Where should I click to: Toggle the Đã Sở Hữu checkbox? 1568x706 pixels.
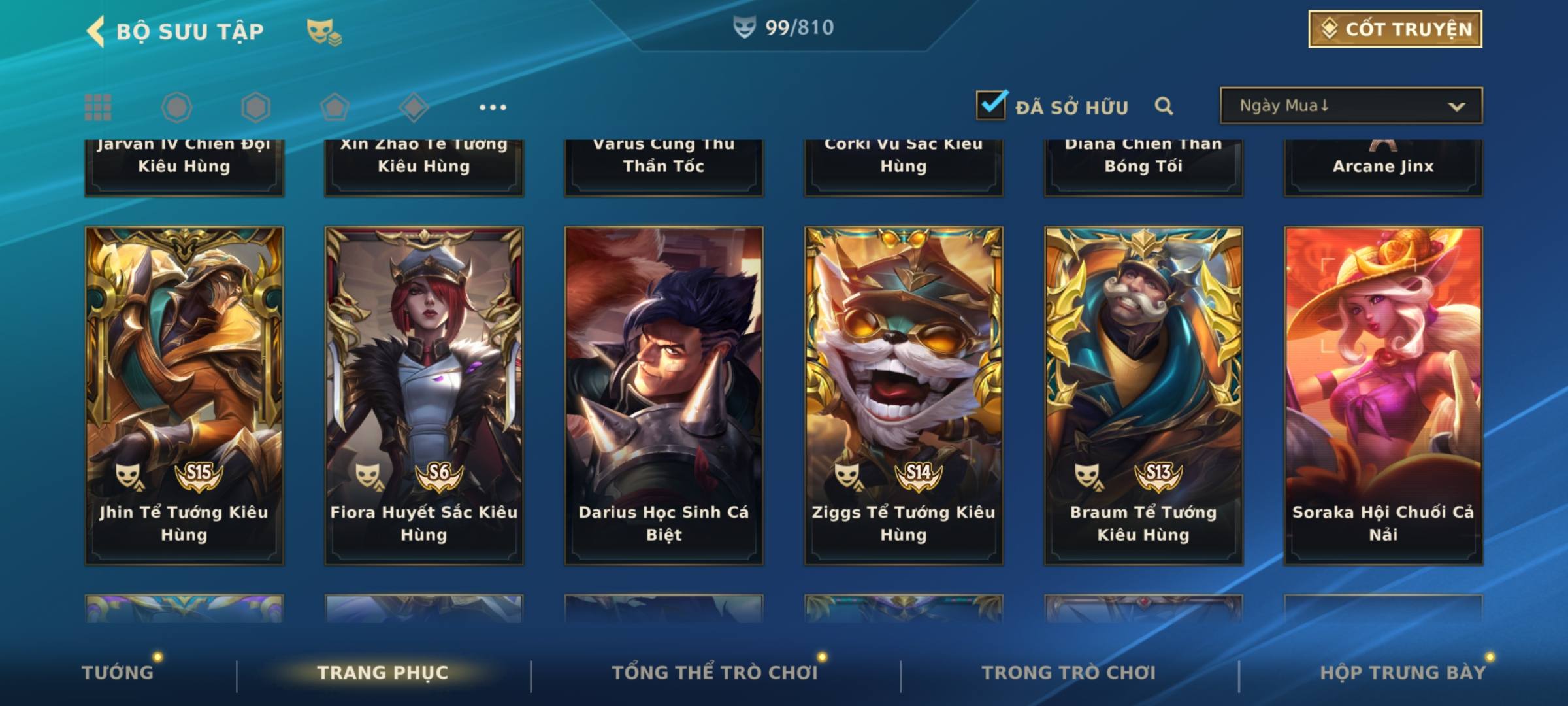pyautogui.click(x=991, y=105)
